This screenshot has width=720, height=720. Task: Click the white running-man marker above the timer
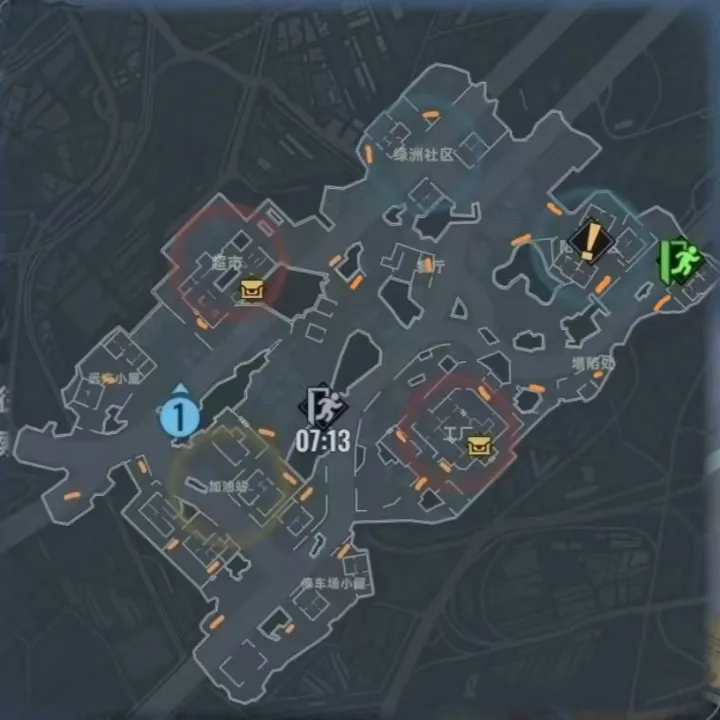pos(324,407)
